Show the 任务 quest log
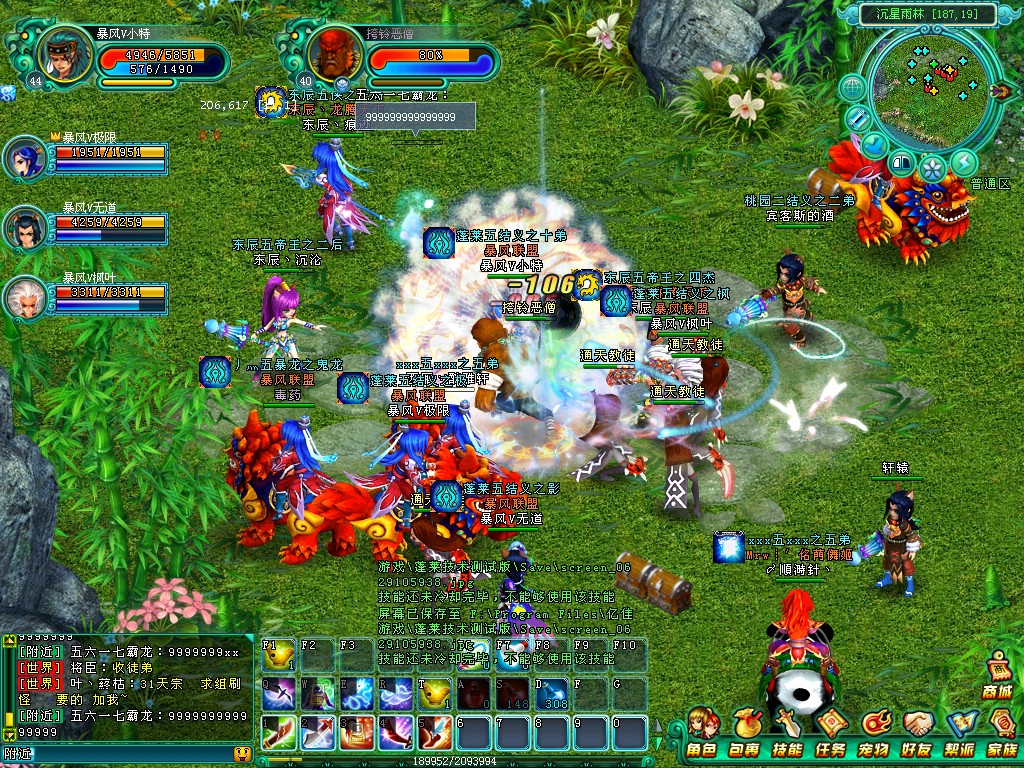 [831, 733]
